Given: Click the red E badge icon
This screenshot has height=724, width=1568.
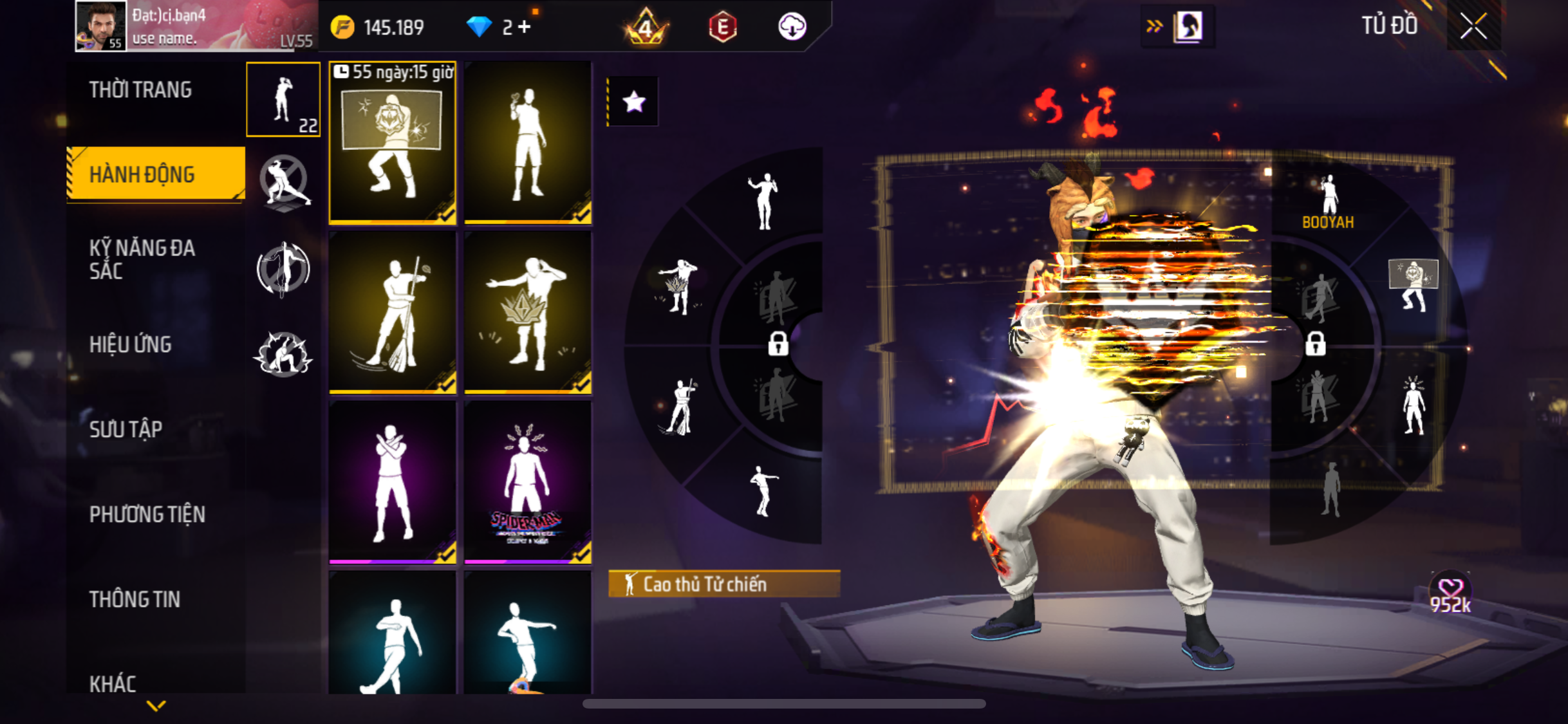Looking at the screenshot, I should pyautogui.click(x=722, y=27).
